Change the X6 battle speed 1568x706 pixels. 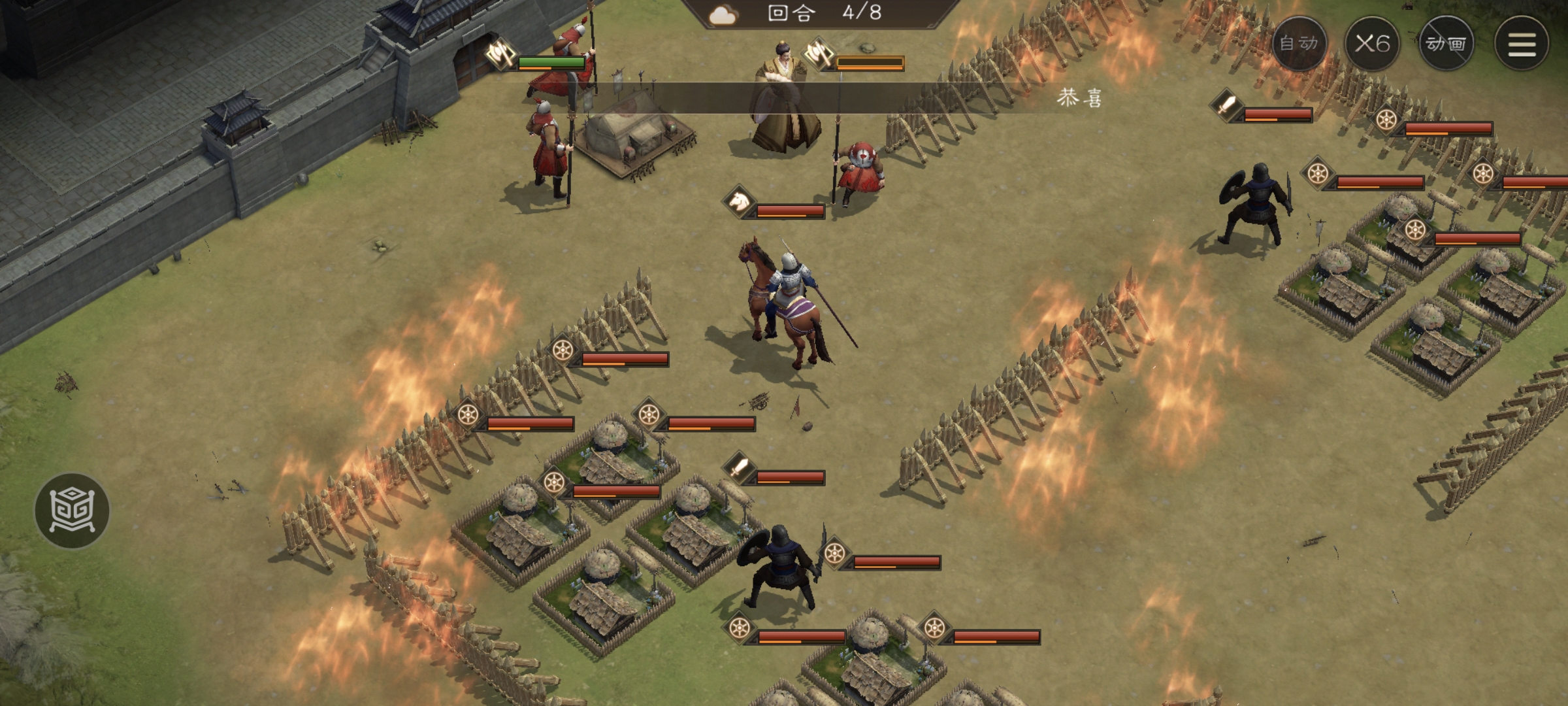(1372, 44)
